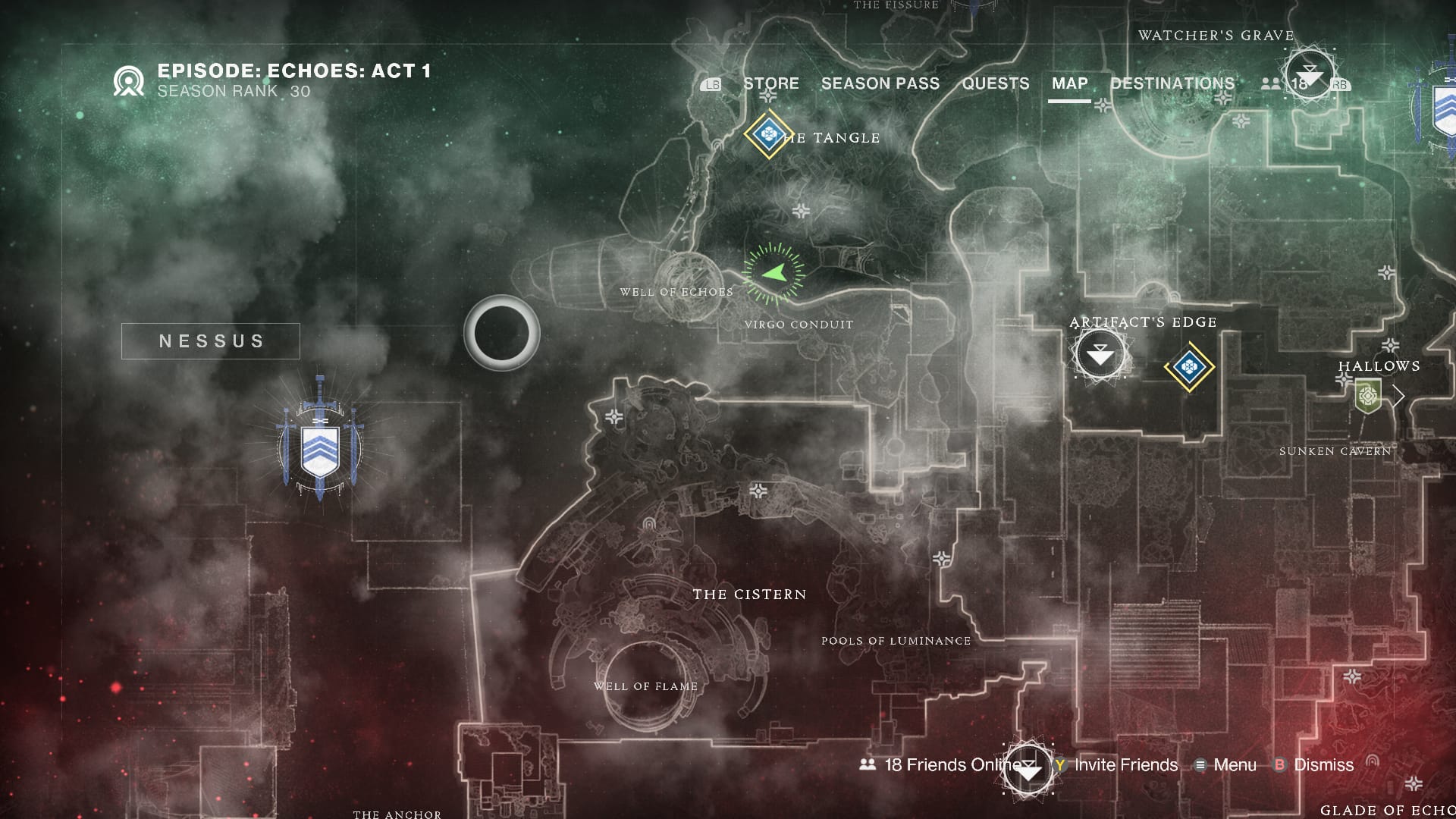Invite Friends from the footer
Viewport: 1456px width, 819px height.
[x=1116, y=765]
